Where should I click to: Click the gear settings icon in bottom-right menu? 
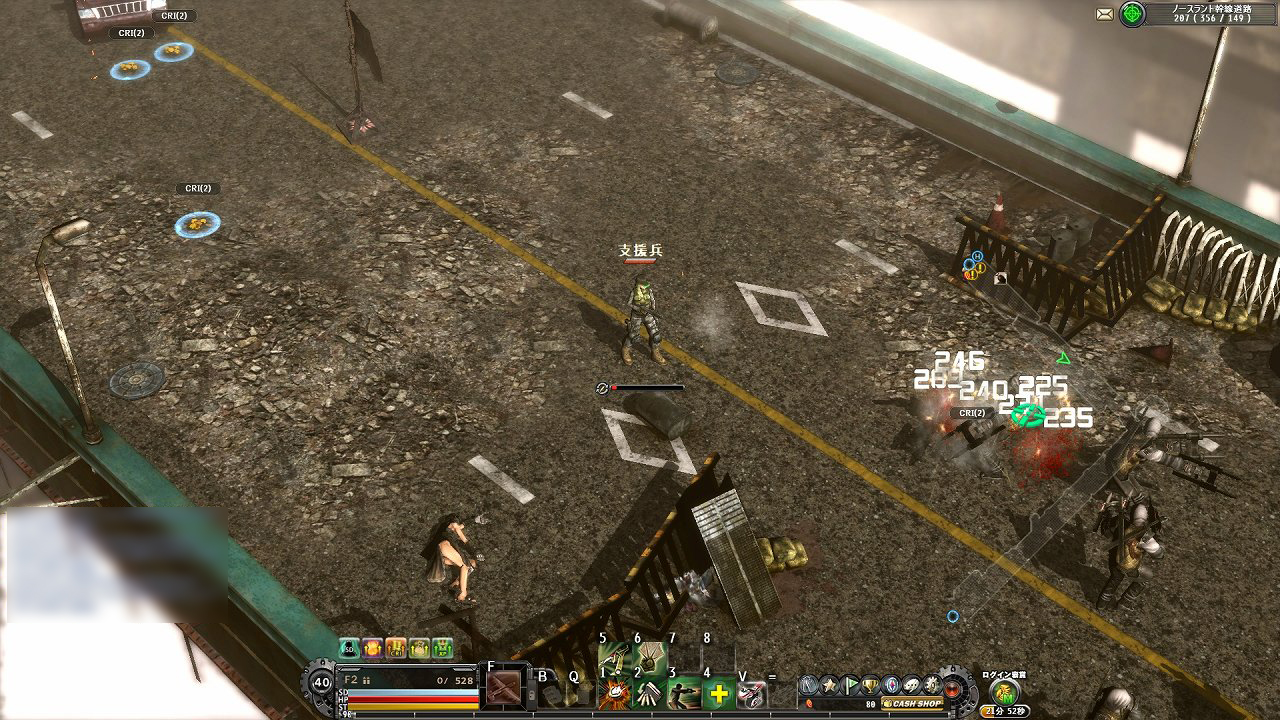click(931, 685)
